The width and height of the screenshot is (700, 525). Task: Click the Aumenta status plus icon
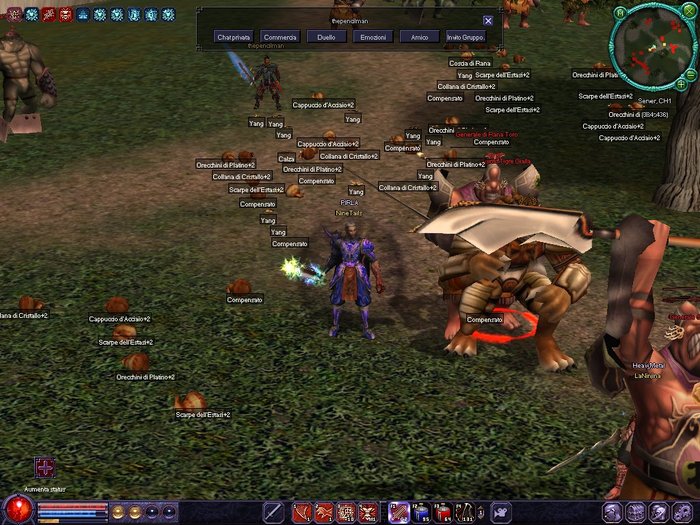[x=44, y=468]
